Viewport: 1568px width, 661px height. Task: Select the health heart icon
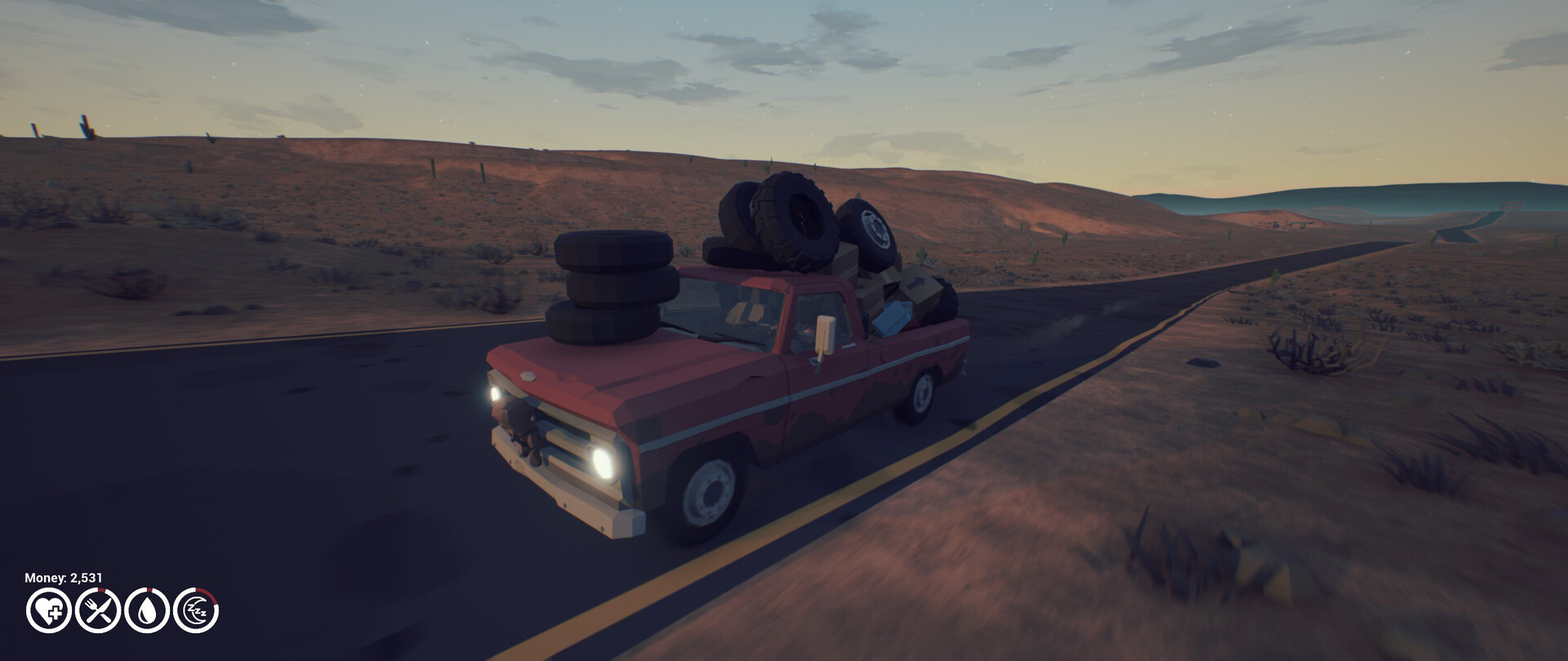coord(48,610)
